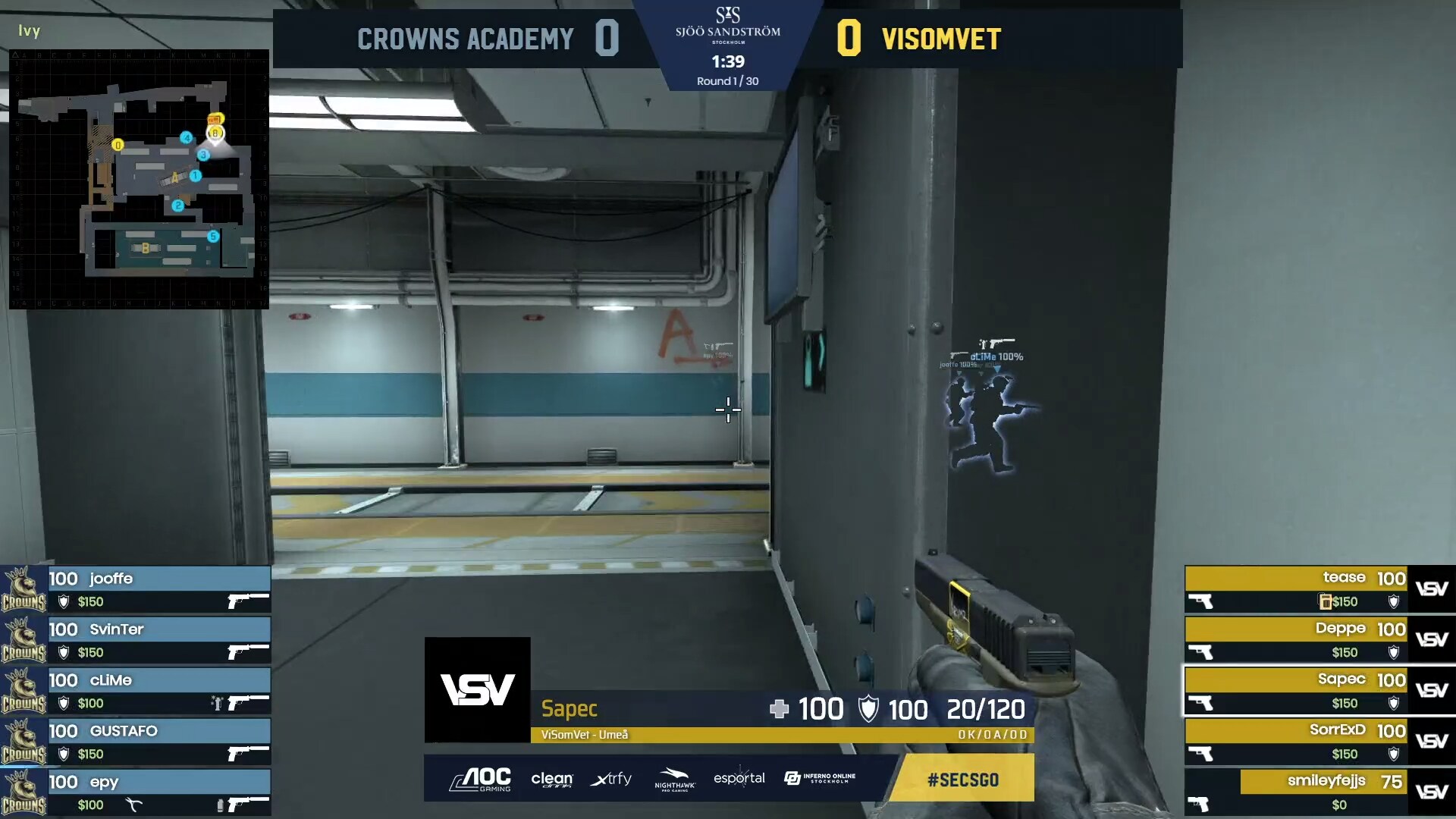Open the Round 1/30 counter details

point(726,80)
